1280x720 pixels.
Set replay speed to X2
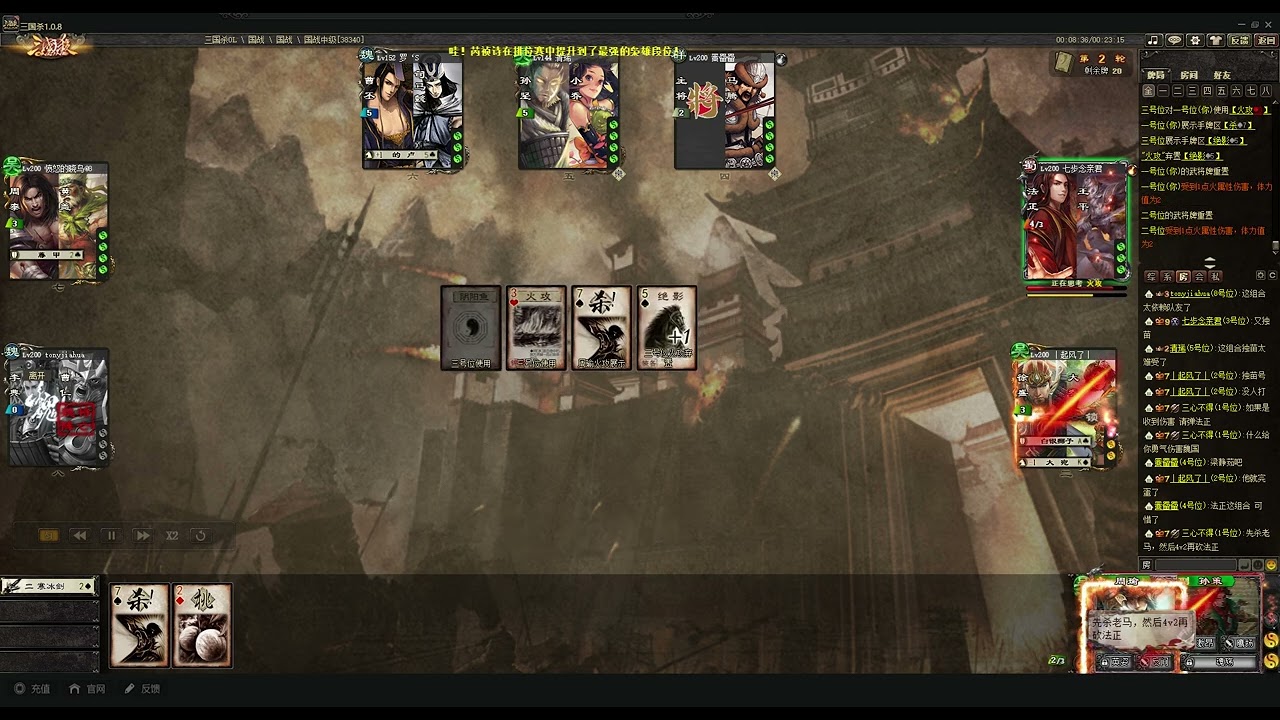tap(172, 536)
